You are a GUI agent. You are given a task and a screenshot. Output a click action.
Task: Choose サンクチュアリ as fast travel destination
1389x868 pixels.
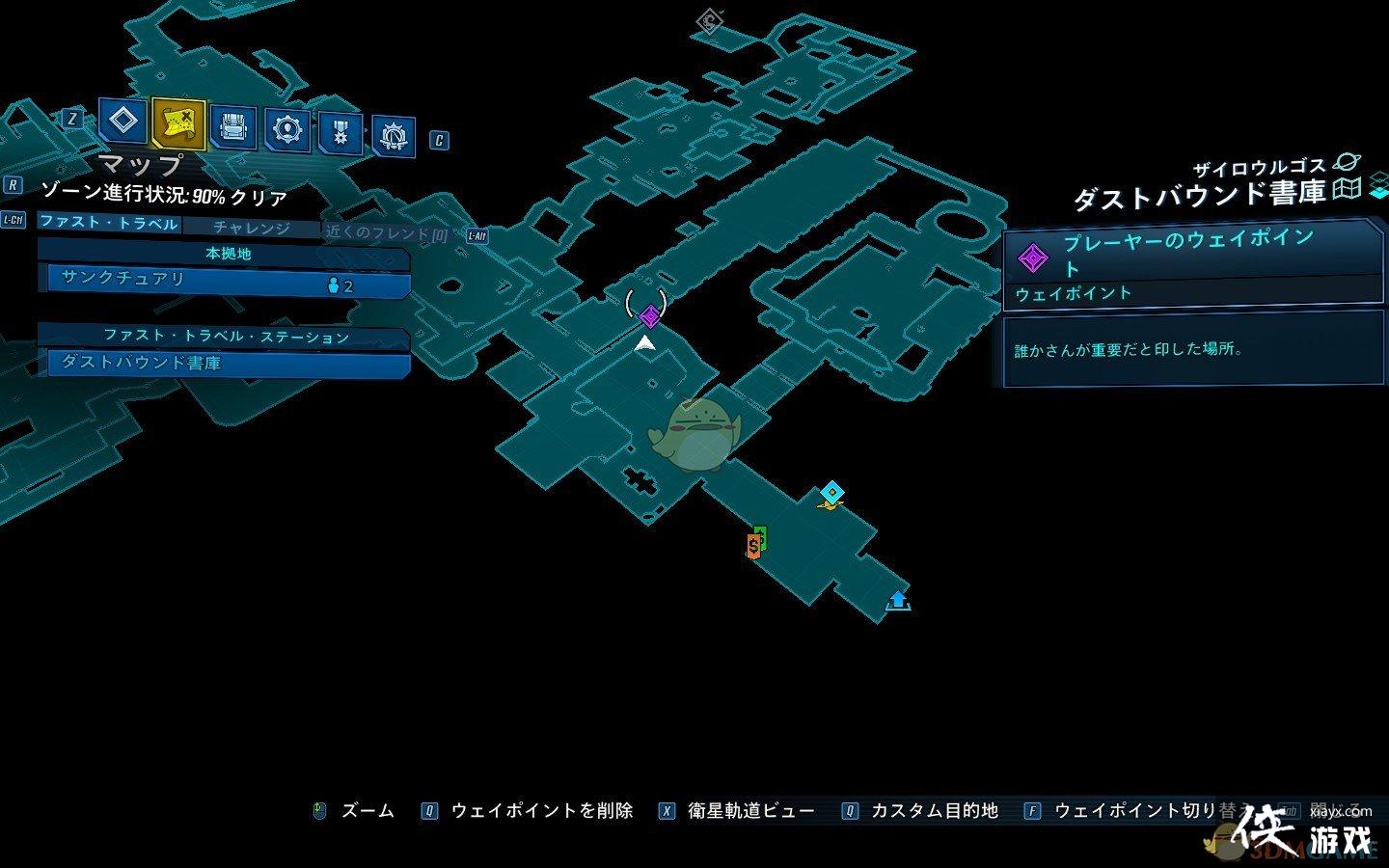[224, 281]
